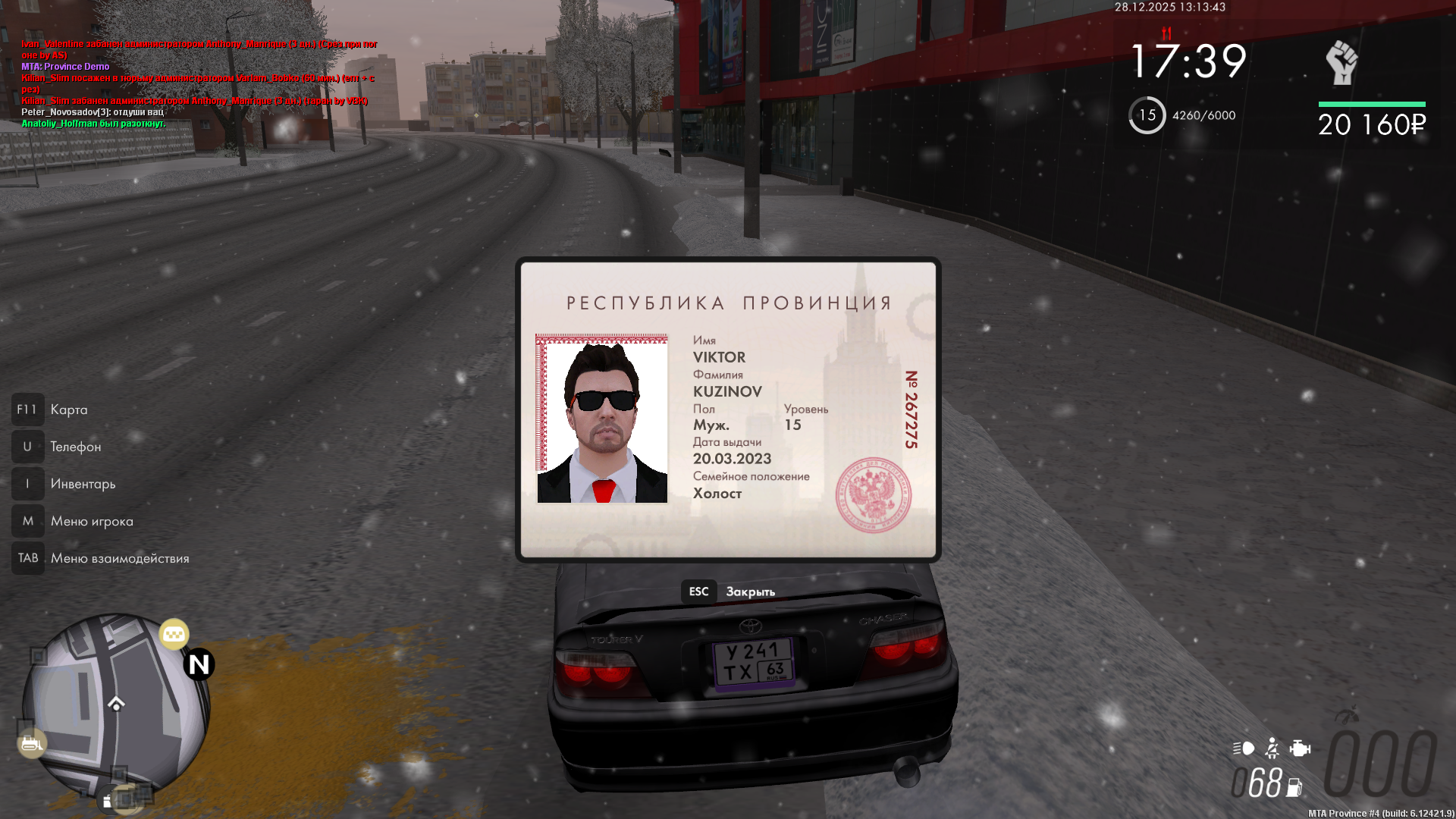Click the bulldozer marker on the minimap

point(31,743)
